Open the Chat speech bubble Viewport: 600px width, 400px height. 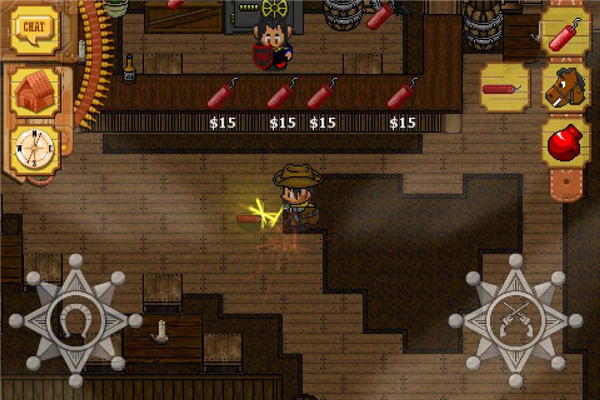pyautogui.click(x=35, y=31)
